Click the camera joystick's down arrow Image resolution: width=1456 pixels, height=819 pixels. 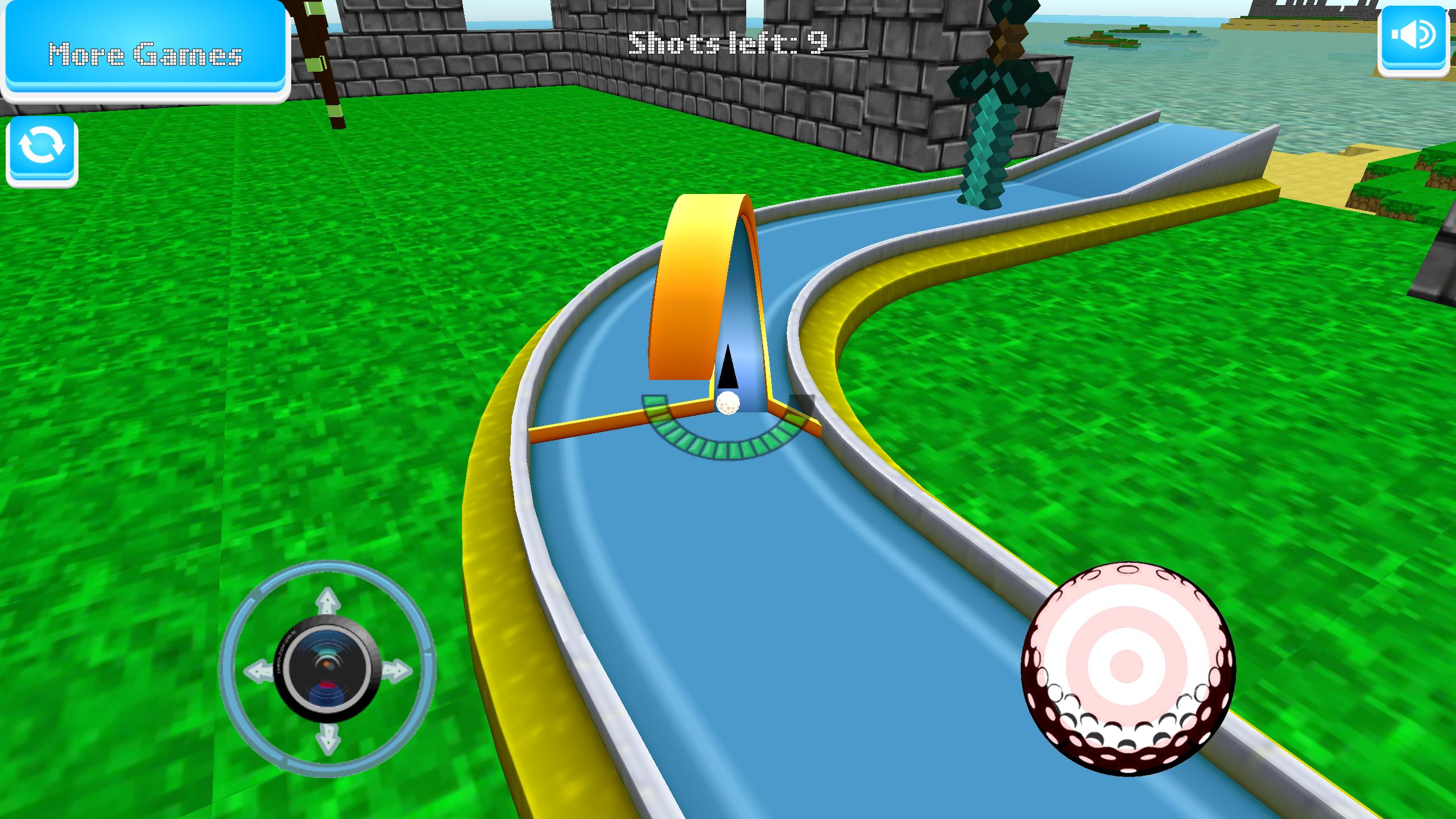pyautogui.click(x=328, y=738)
